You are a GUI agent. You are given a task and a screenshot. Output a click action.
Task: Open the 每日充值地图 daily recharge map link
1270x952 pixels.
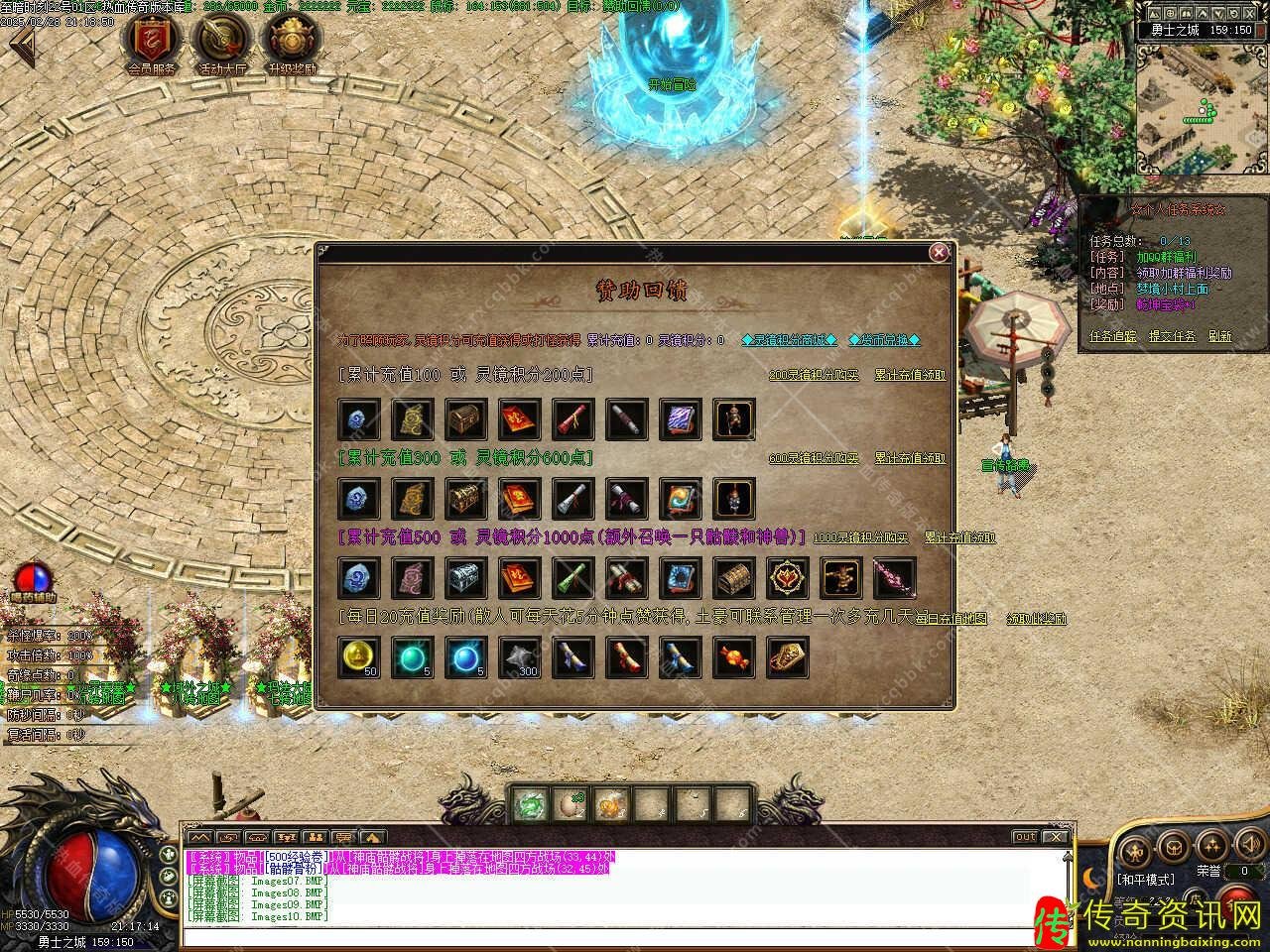951,618
